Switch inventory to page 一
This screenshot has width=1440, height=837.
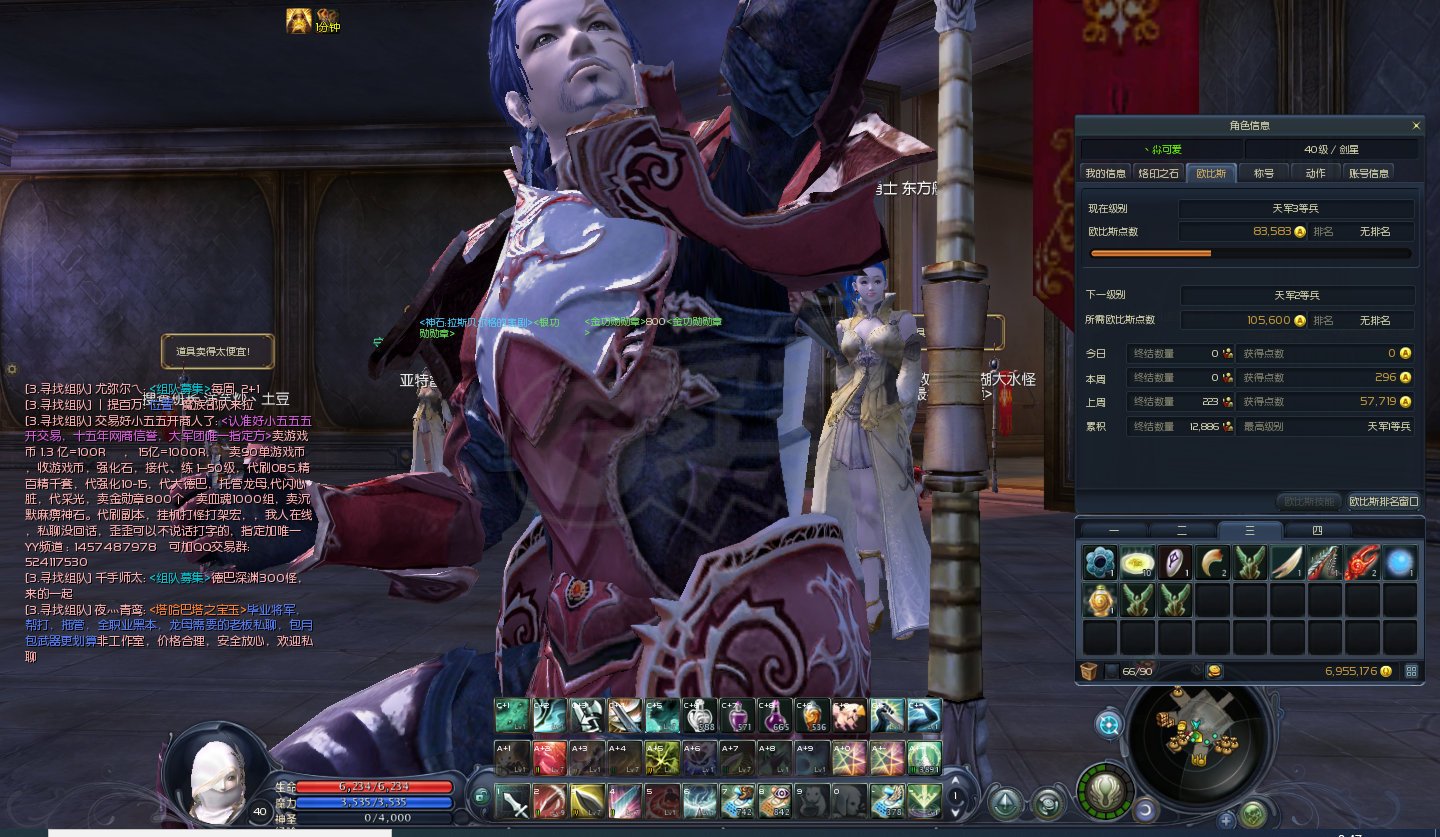coord(1114,530)
